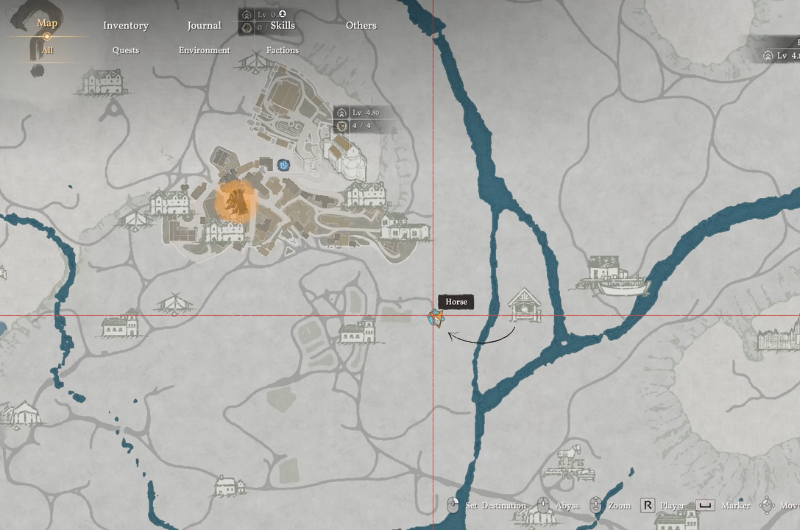Filter the map by Factions

282,50
